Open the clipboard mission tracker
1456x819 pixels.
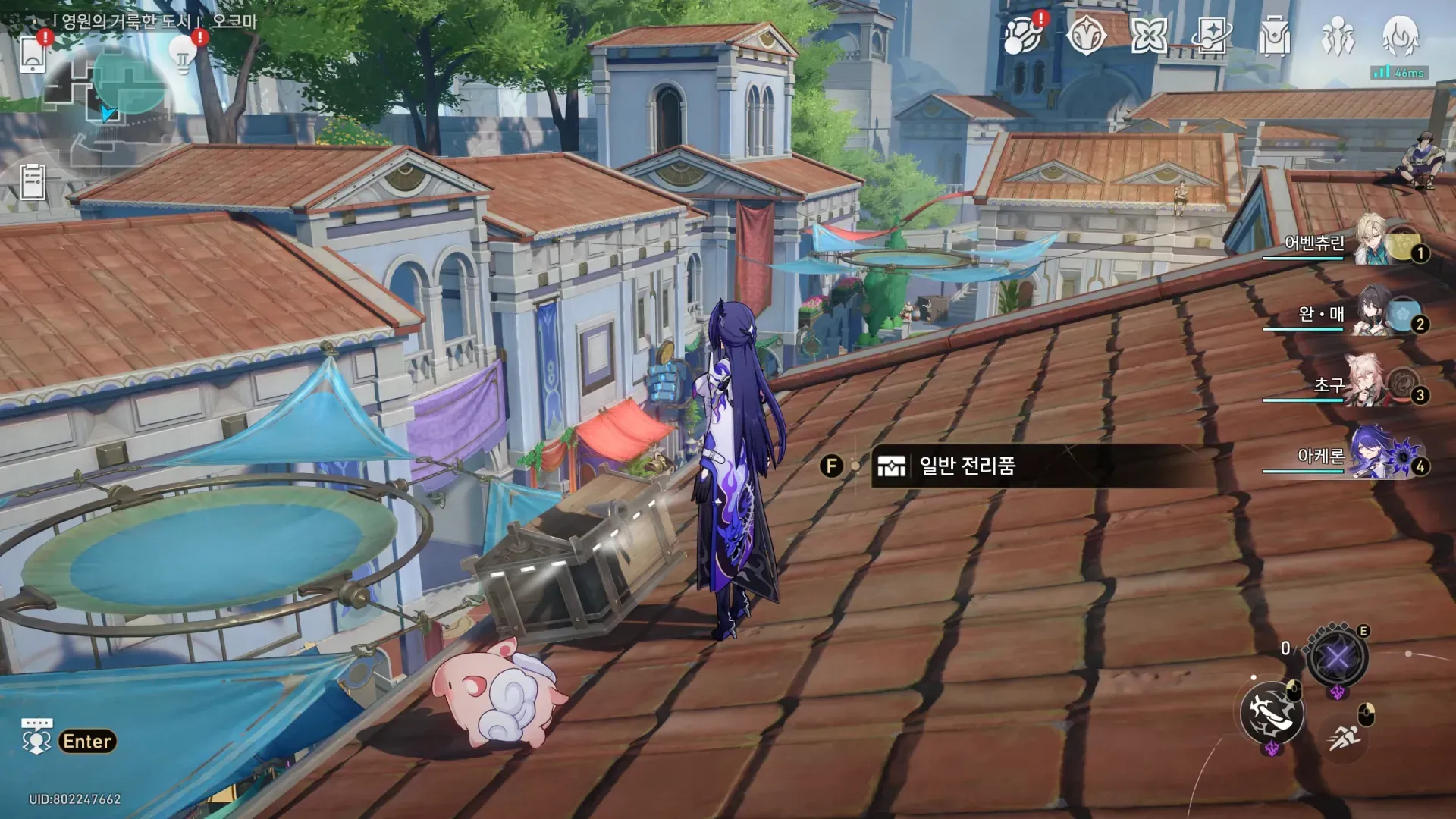pos(33,182)
